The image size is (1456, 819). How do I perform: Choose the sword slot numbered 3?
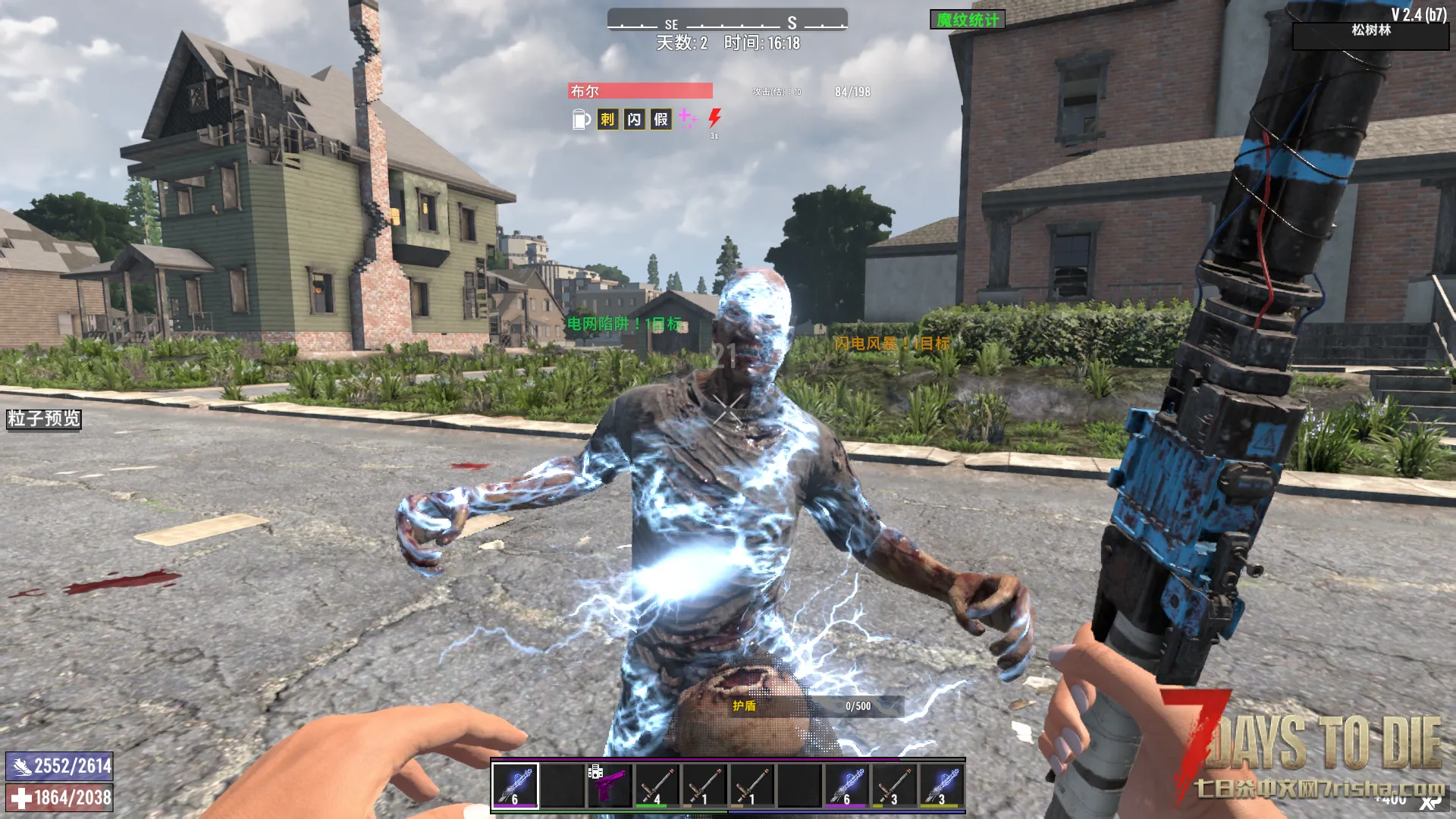point(894,786)
